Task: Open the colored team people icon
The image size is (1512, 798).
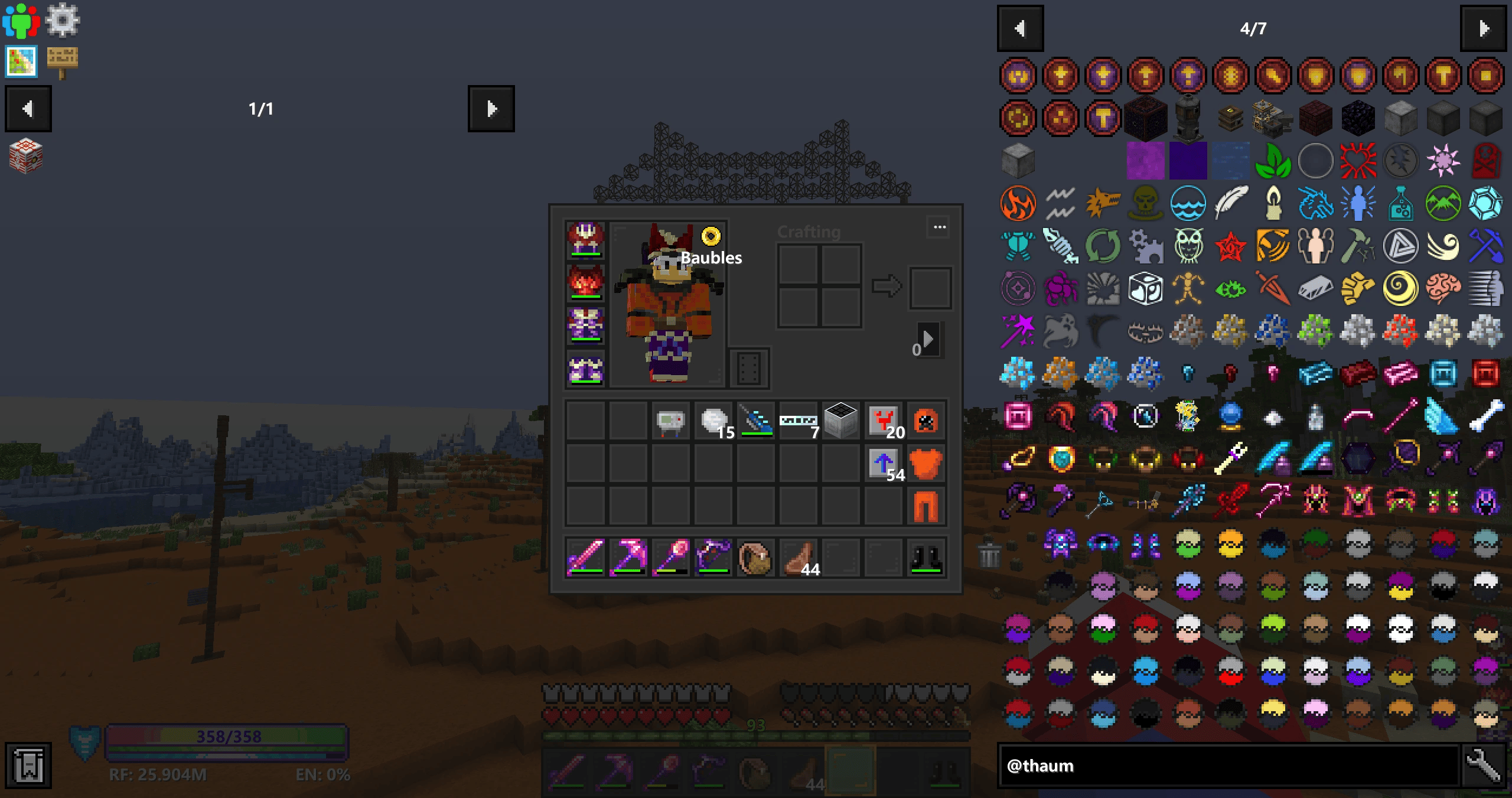Action: point(21,19)
